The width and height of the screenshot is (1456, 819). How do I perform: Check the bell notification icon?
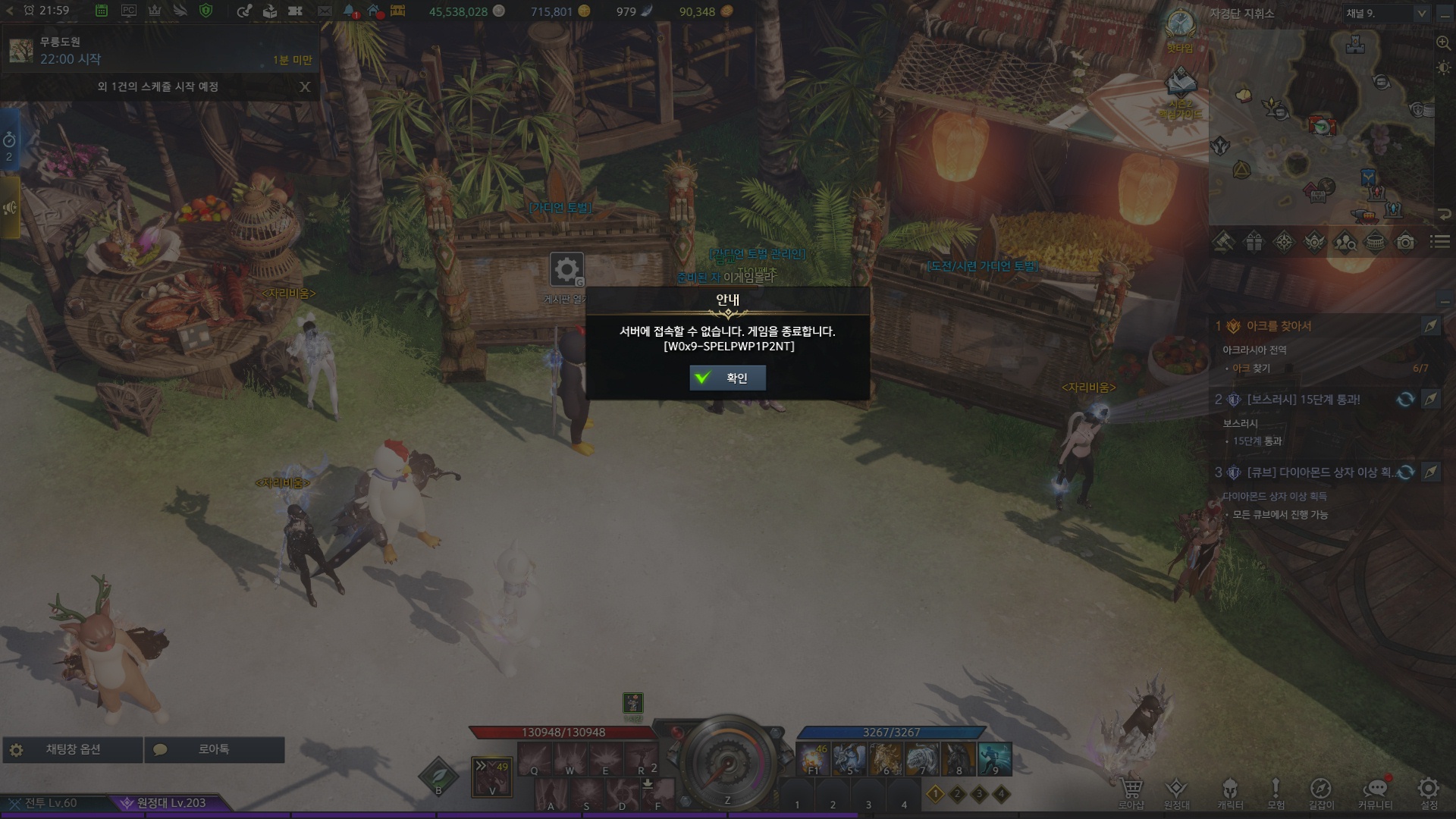pos(349,11)
